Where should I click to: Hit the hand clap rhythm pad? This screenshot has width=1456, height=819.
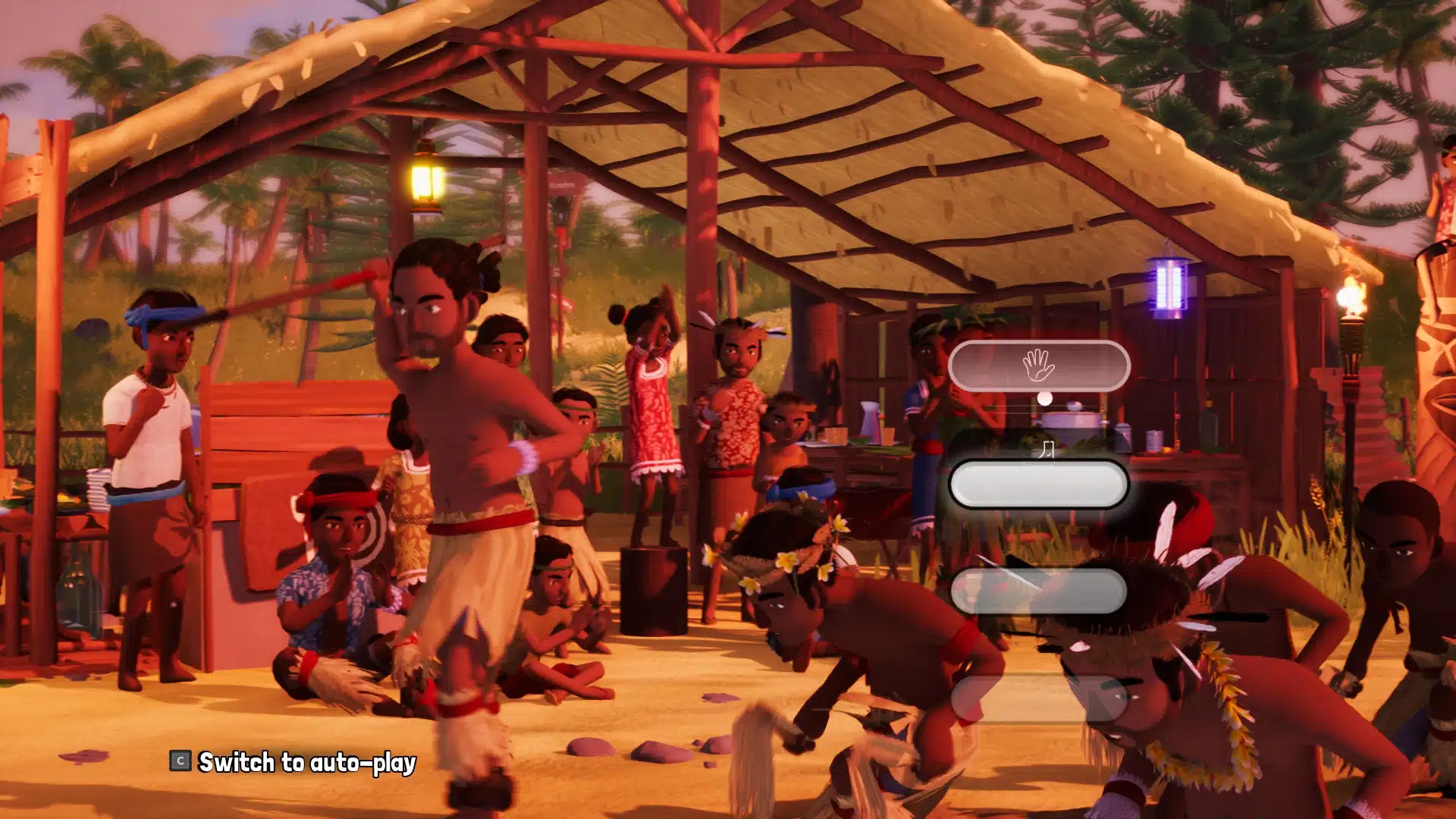(x=1038, y=366)
